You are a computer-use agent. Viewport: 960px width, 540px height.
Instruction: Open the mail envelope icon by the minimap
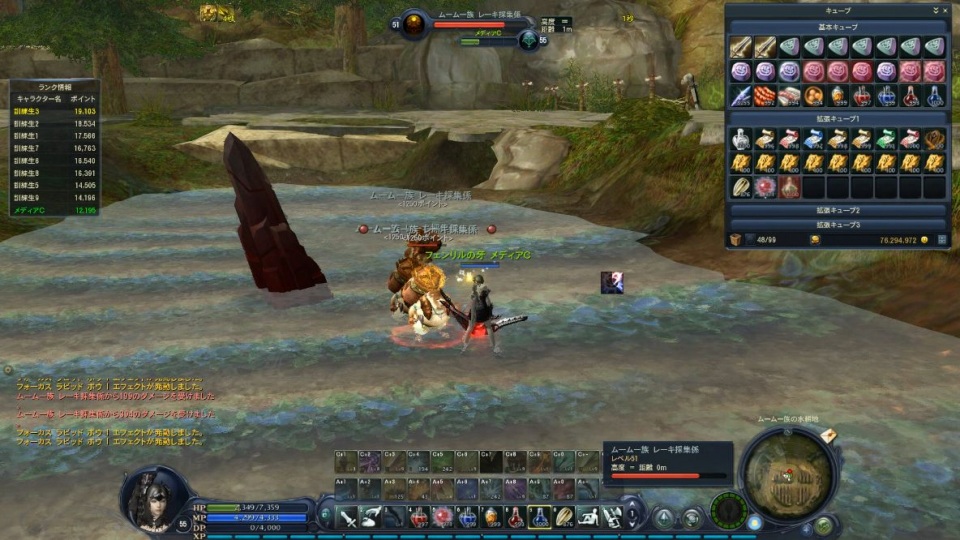pyautogui.click(x=828, y=436)
